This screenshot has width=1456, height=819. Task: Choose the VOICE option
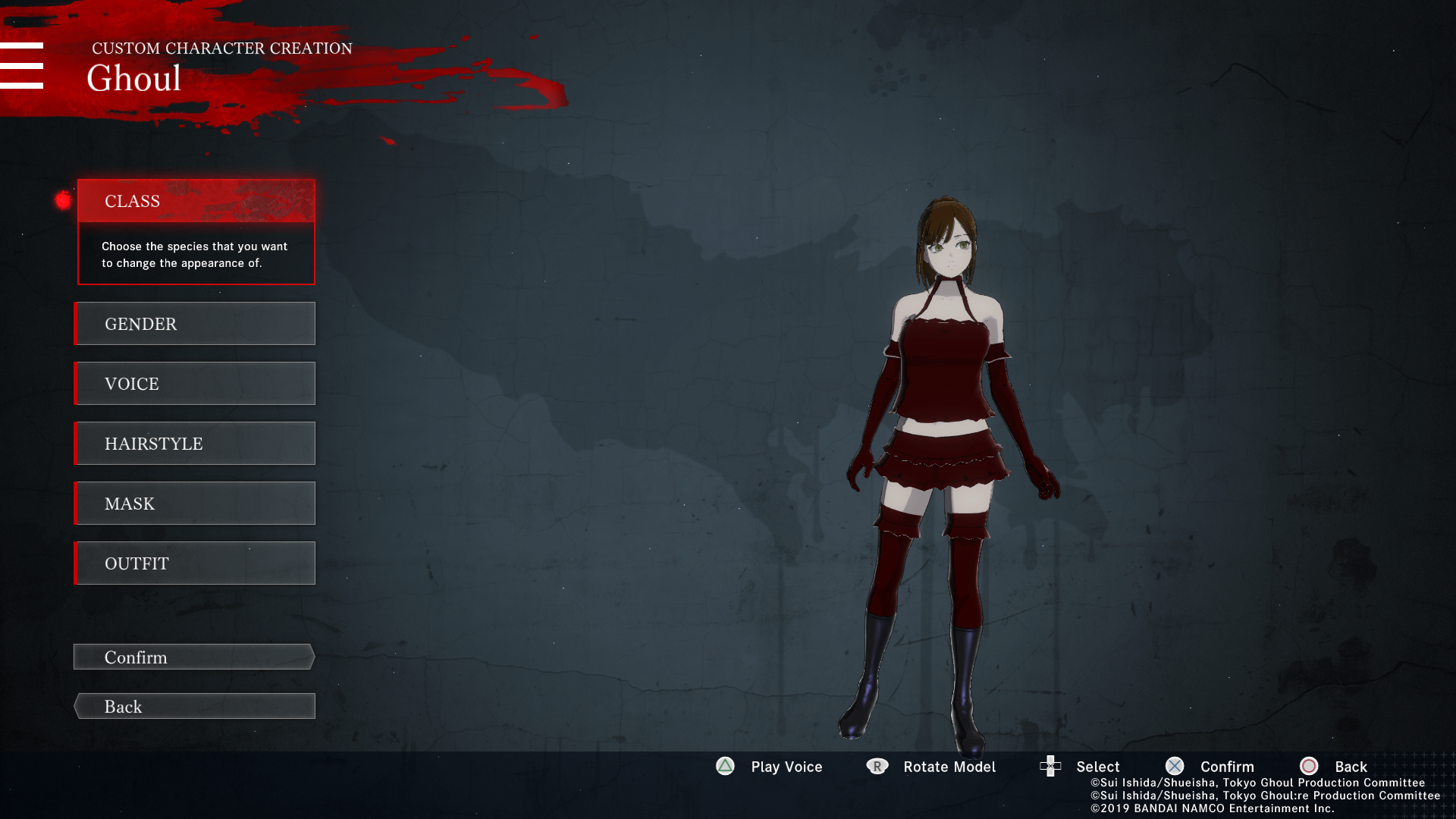pyautogui.click(x=195, y=384)
